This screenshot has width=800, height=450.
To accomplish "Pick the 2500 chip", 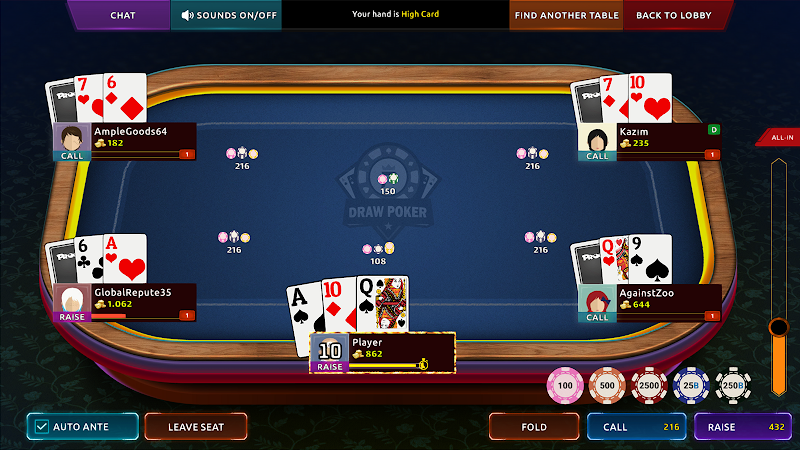I will (x=648, y=385).
